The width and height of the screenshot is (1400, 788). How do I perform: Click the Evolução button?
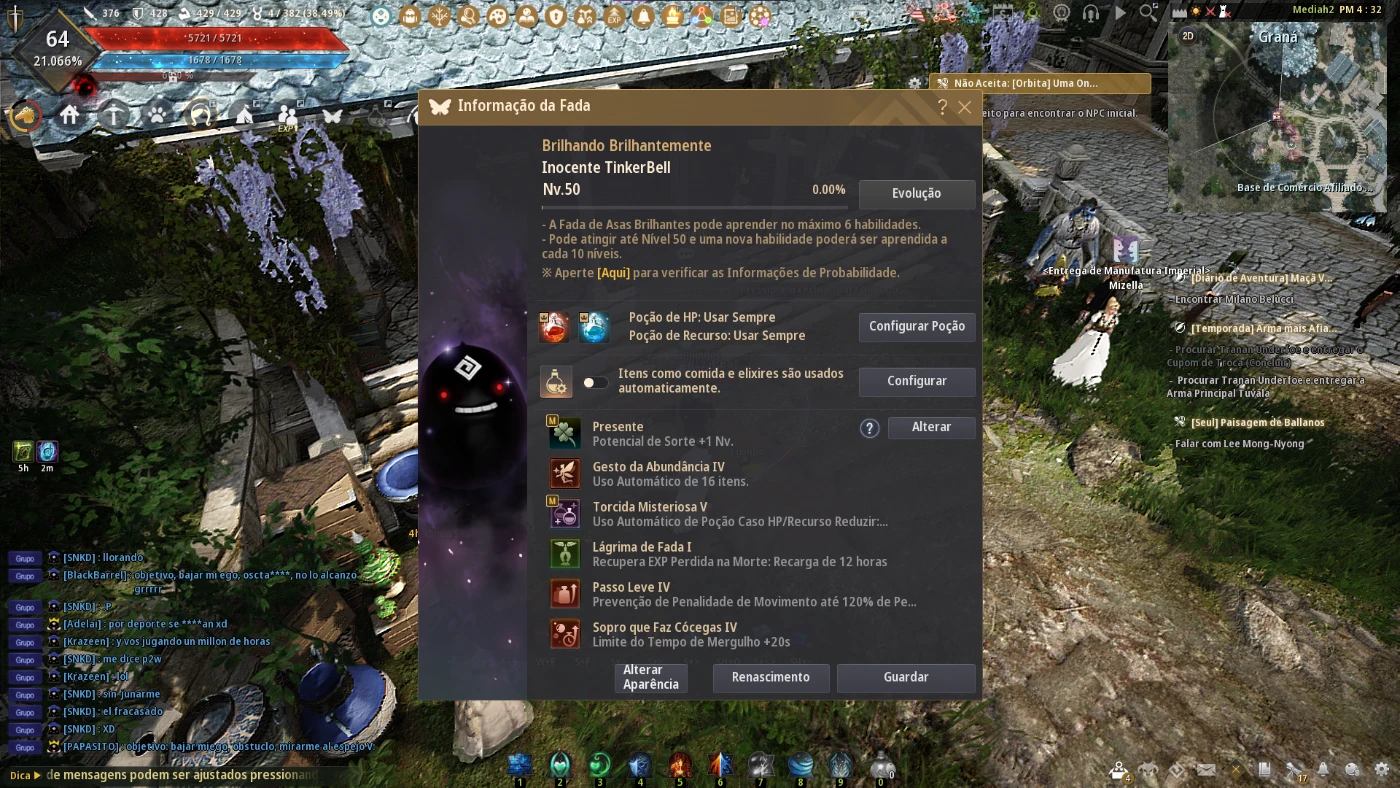[x=916, y=194]
